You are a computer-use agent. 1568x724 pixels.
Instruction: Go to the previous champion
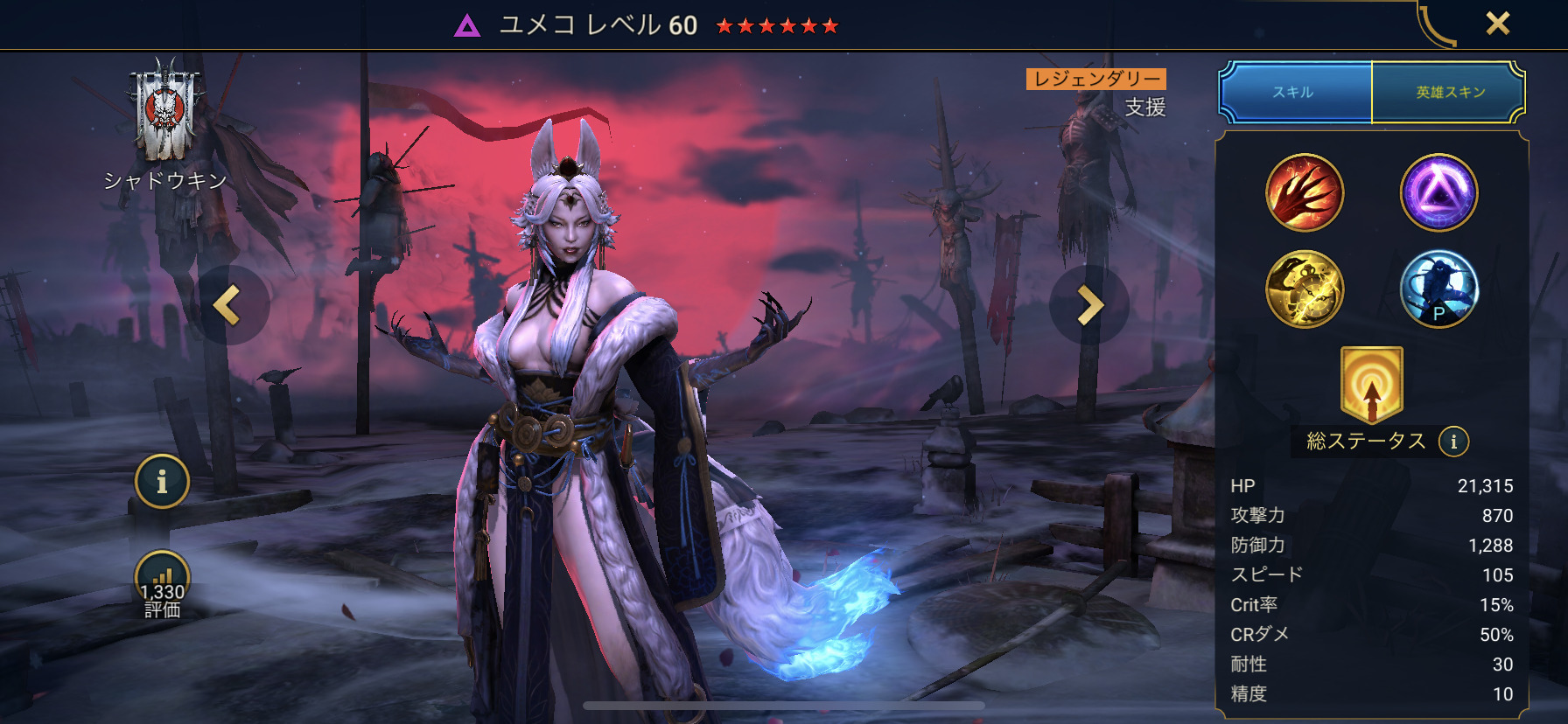228,305
